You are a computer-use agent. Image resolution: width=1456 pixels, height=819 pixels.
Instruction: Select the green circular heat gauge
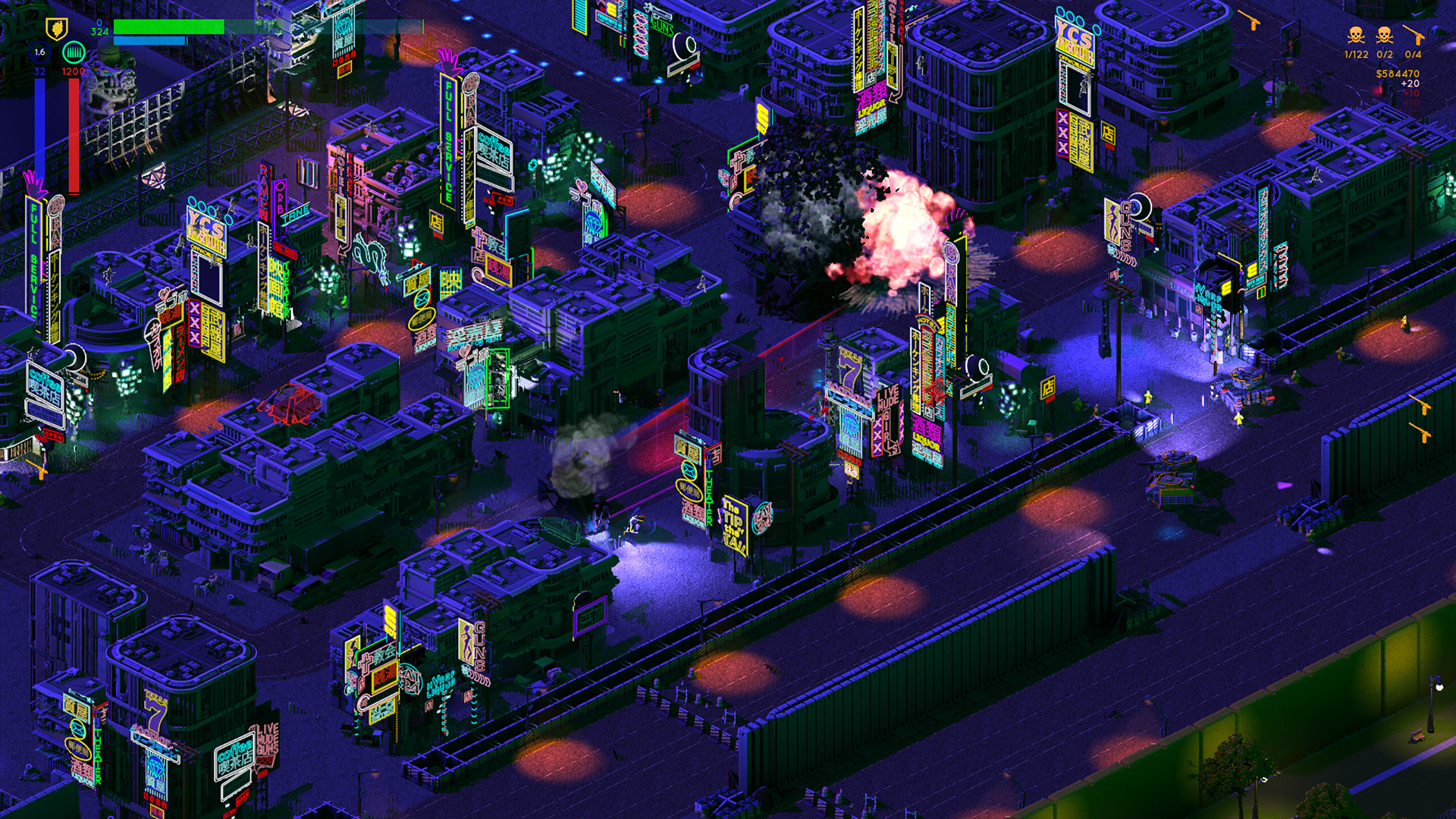coord(73,53)
